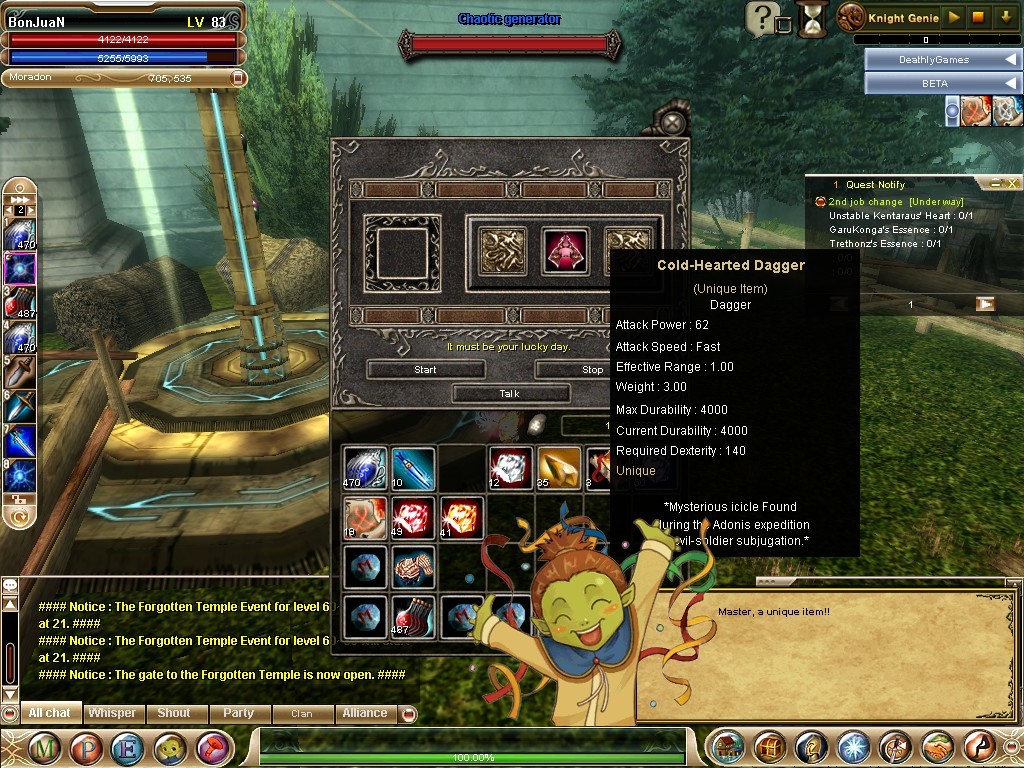This screenshot has width=1024, height=768.
Task: Collapse the DeathlyGames panel
Action: (1008, 59)
